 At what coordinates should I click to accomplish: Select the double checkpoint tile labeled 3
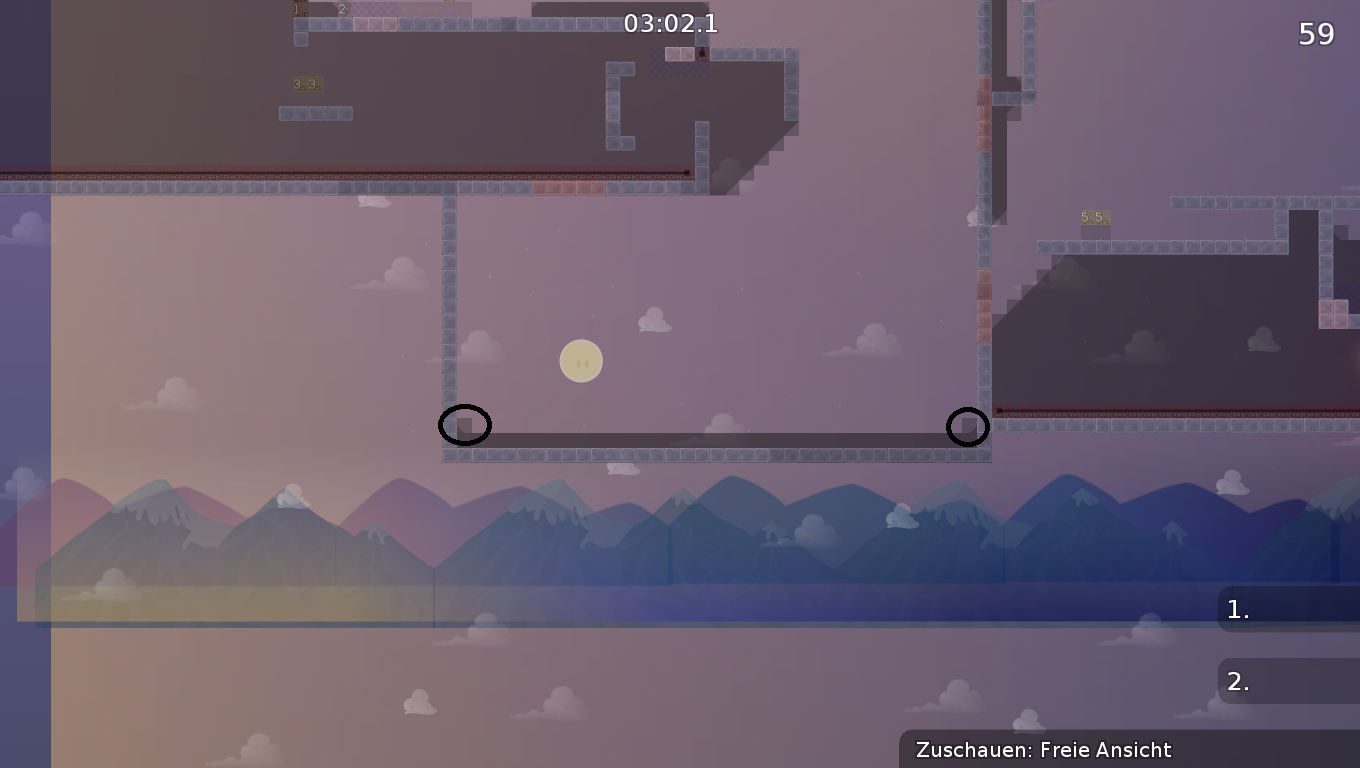(306, 83)
